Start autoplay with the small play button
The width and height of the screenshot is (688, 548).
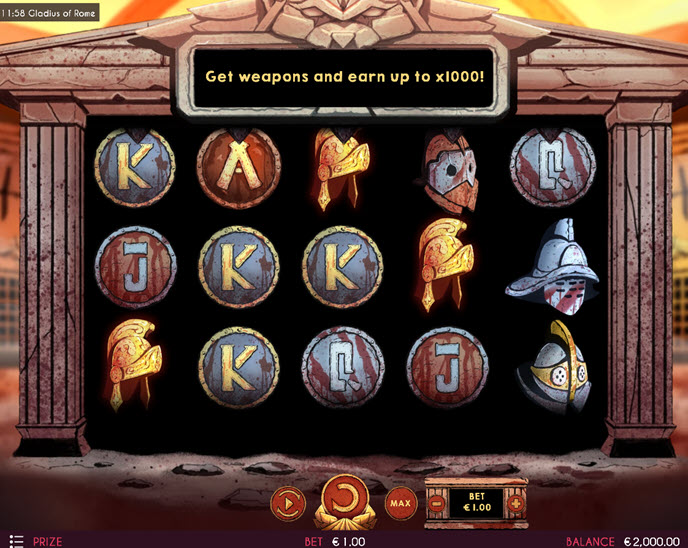pyautogui.click(x=287, y=500)
